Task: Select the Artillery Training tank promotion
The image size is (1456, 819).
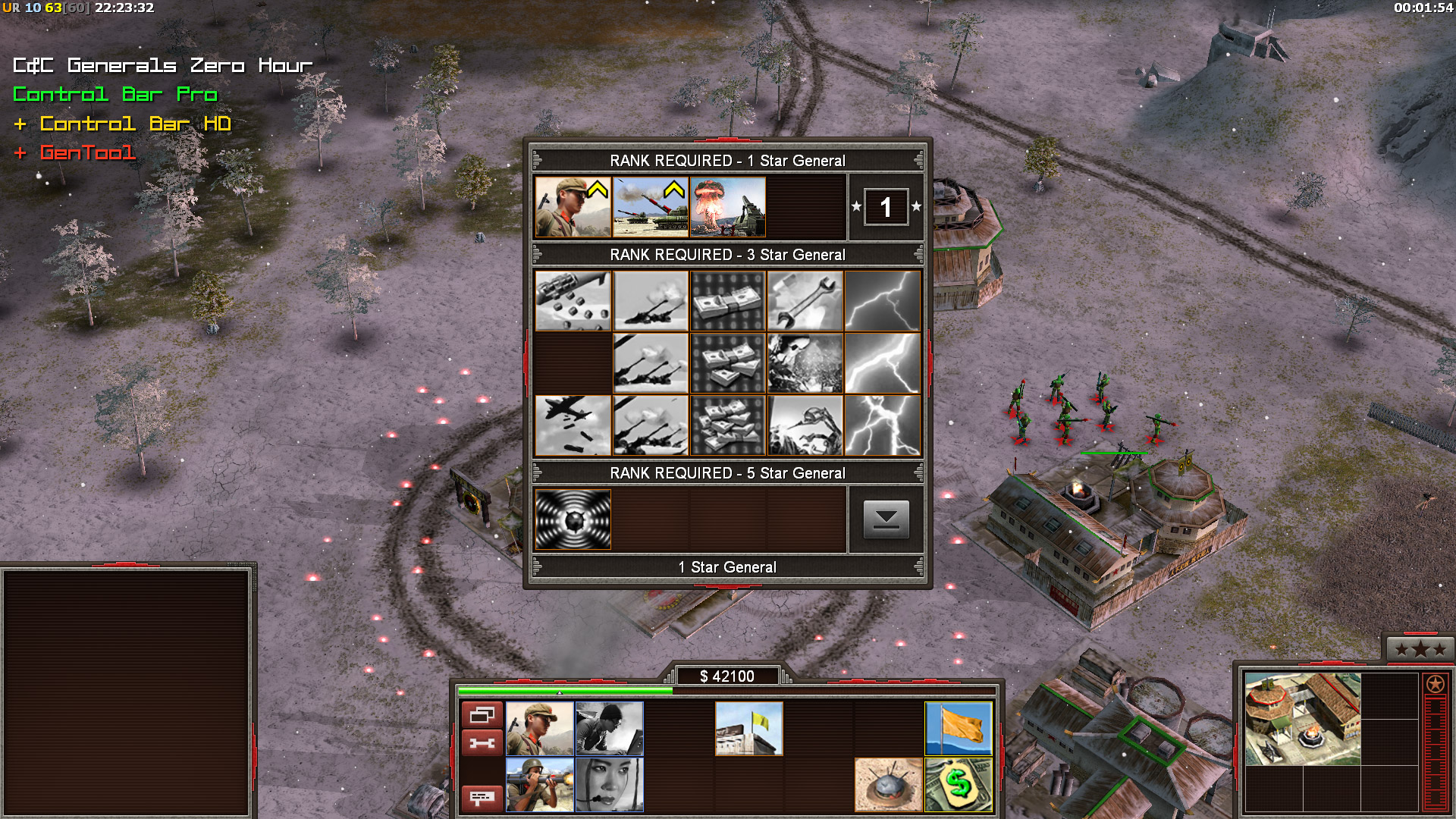Action: point(651,207)
